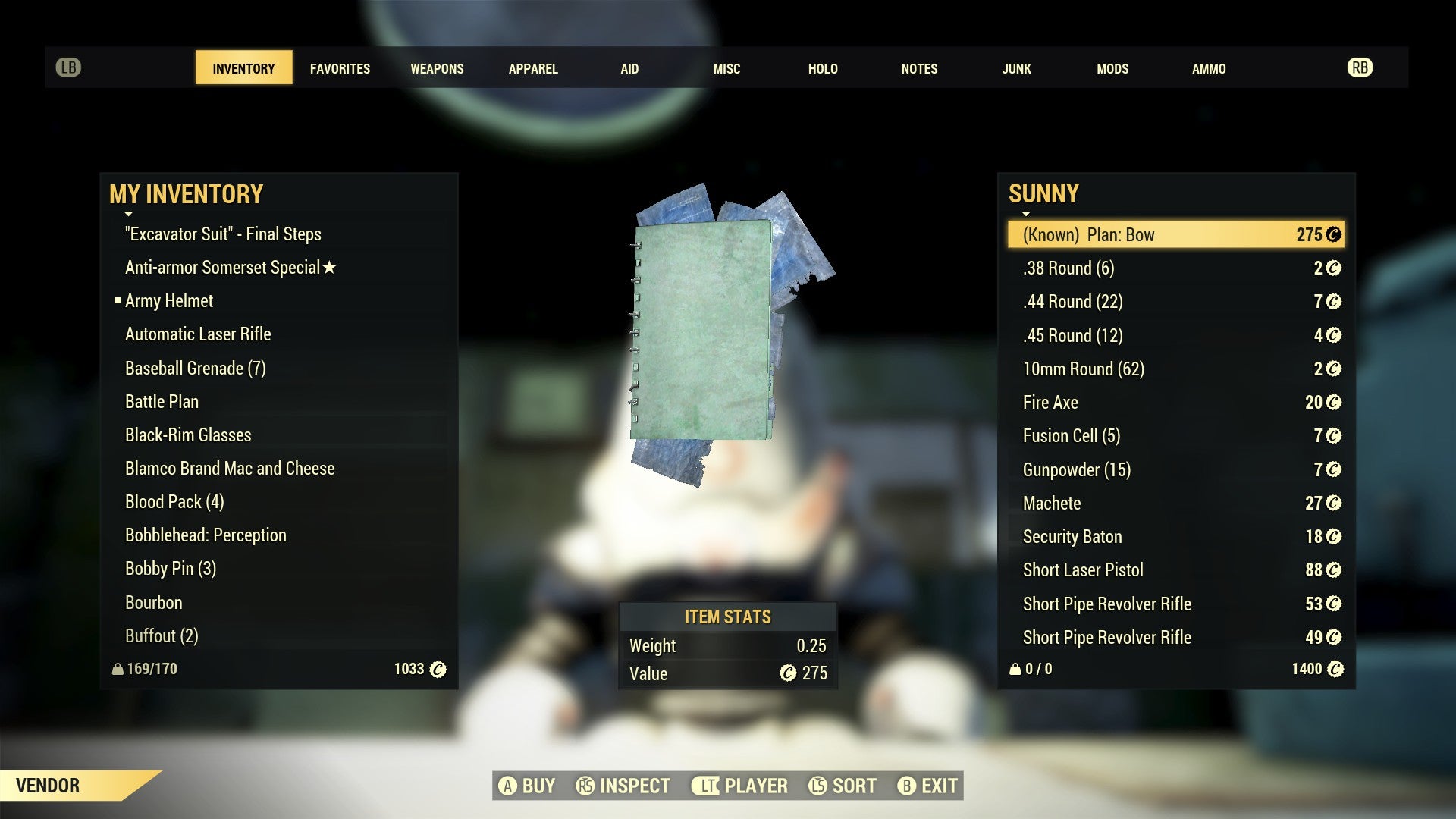This screenshot has width=1456, height=819.
Task: Click the B button icon for EXIT
Action: pyautogui.click(x=907, y=786)
